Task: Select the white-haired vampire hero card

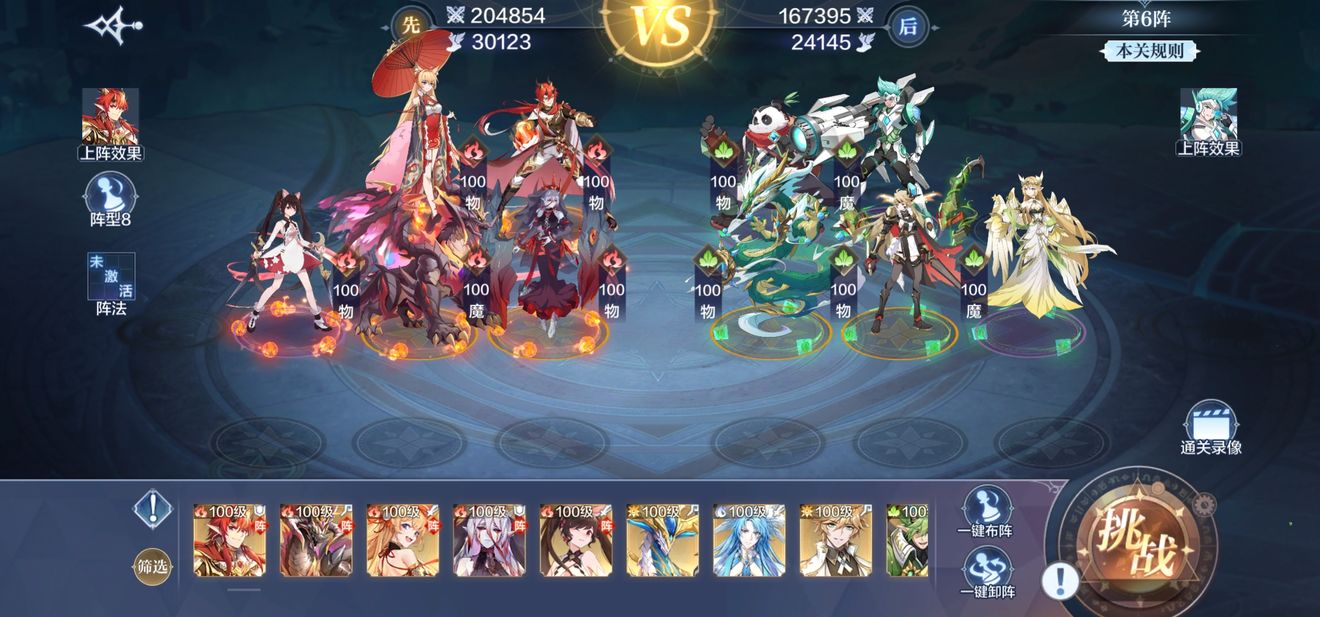Action: point(489,540)
